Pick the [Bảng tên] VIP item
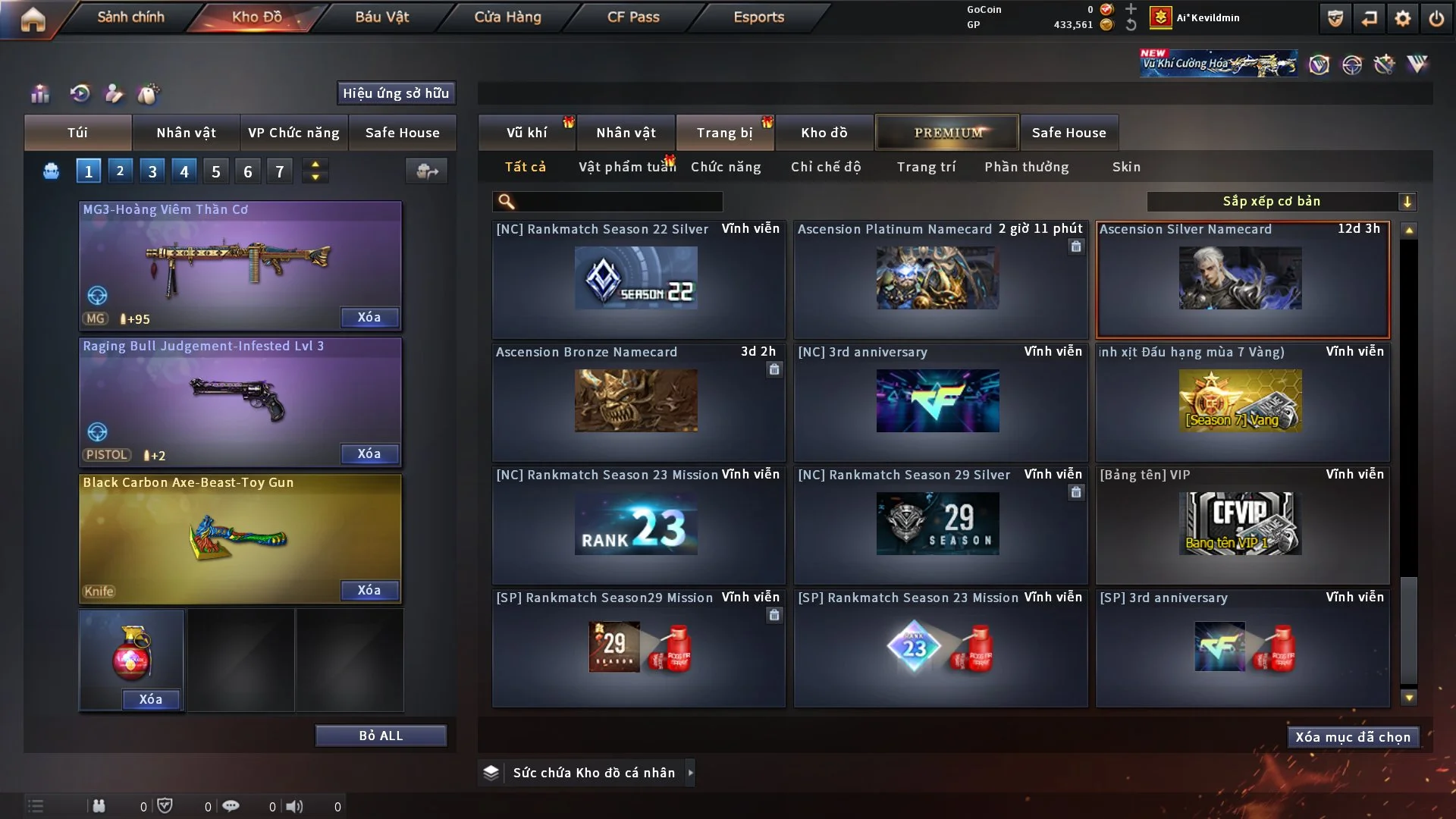Screen dimensions: 1456x819 [1241, 523]
